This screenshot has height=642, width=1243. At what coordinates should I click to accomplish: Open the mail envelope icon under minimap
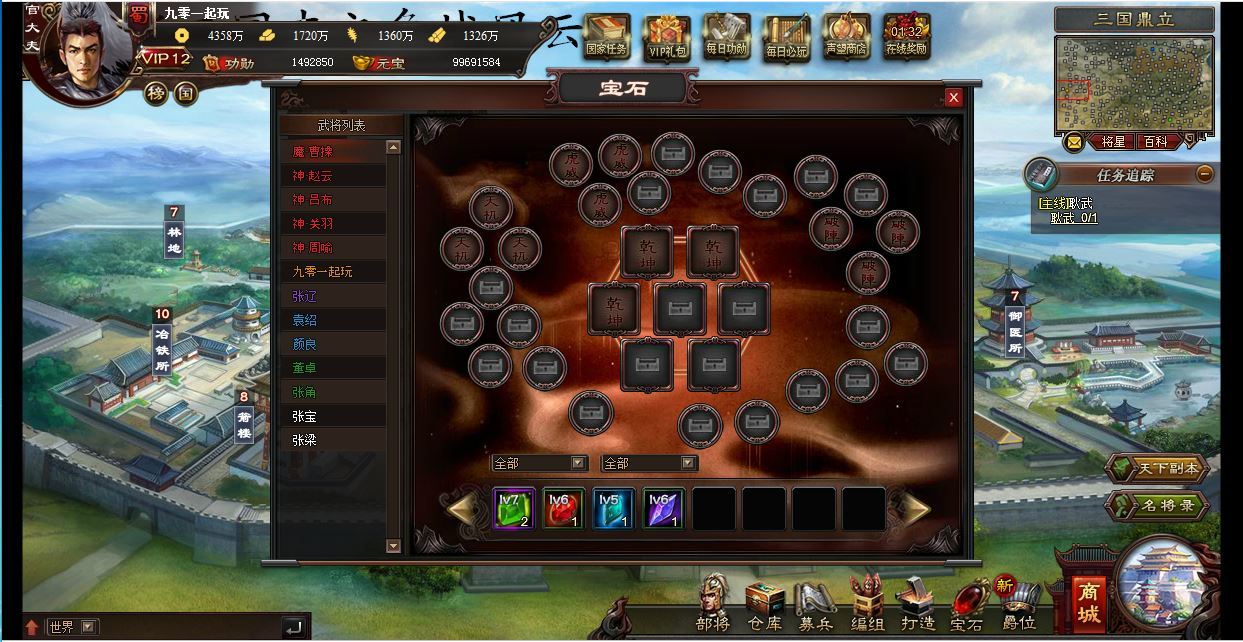pos(1073,142)
